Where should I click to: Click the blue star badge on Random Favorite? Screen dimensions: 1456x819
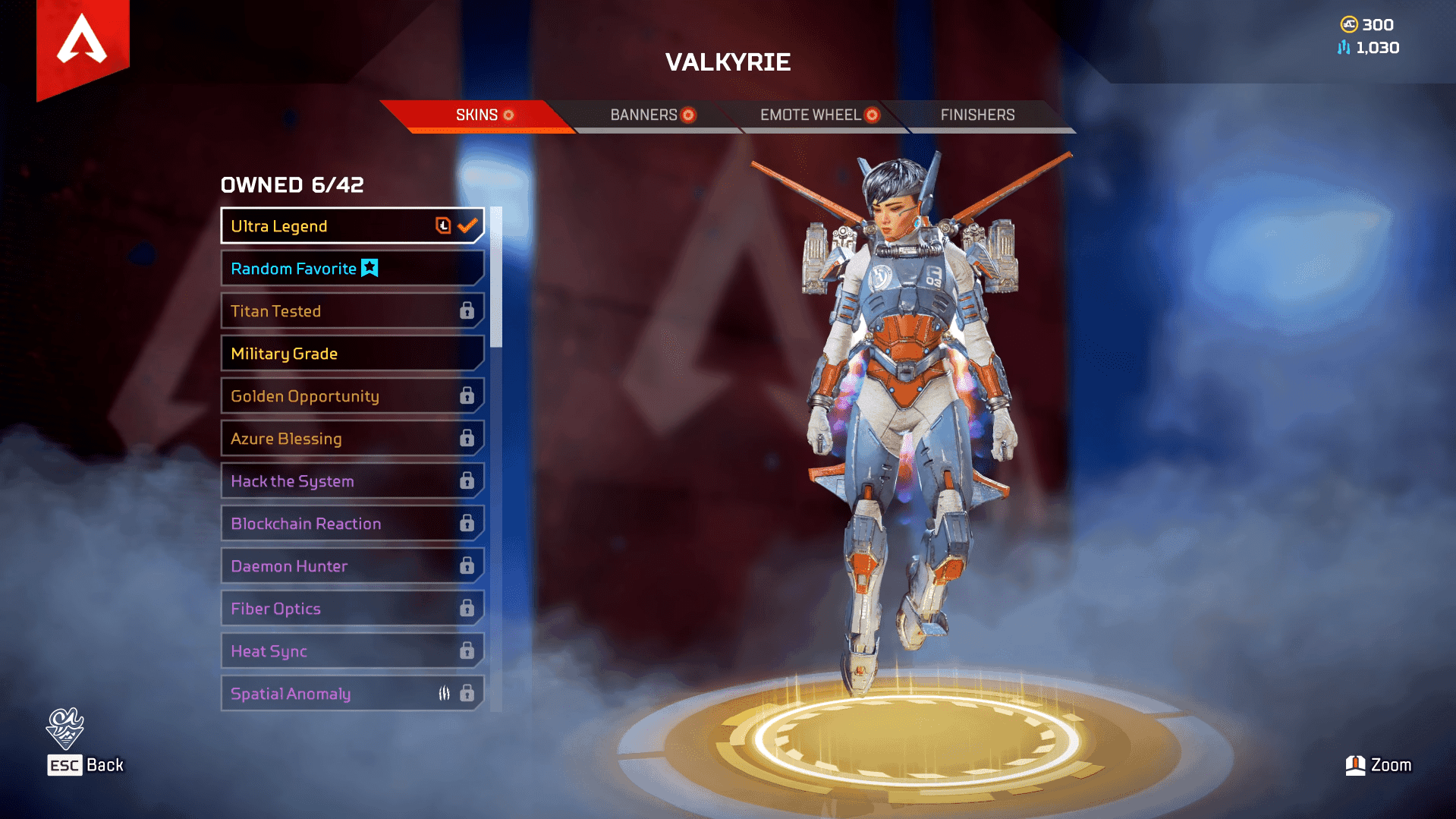pyautogui.click(x=370, y=267)
